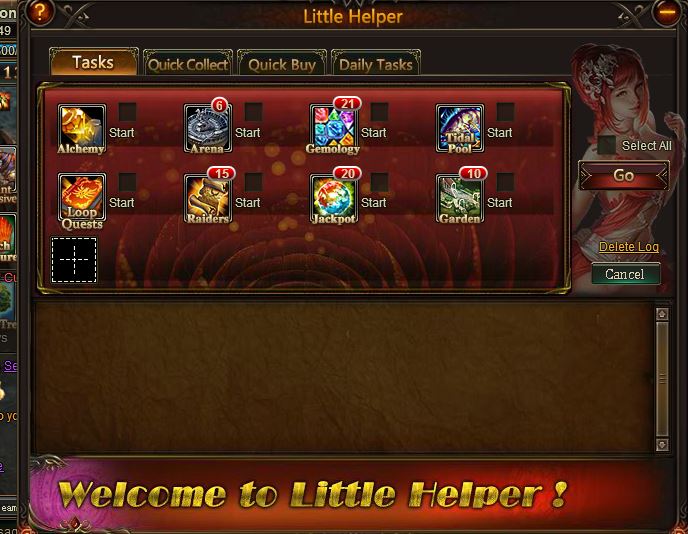Select the Garden task icon
Image resolution: width=688 pixels, height=534 pixels.
click(460, 198)
